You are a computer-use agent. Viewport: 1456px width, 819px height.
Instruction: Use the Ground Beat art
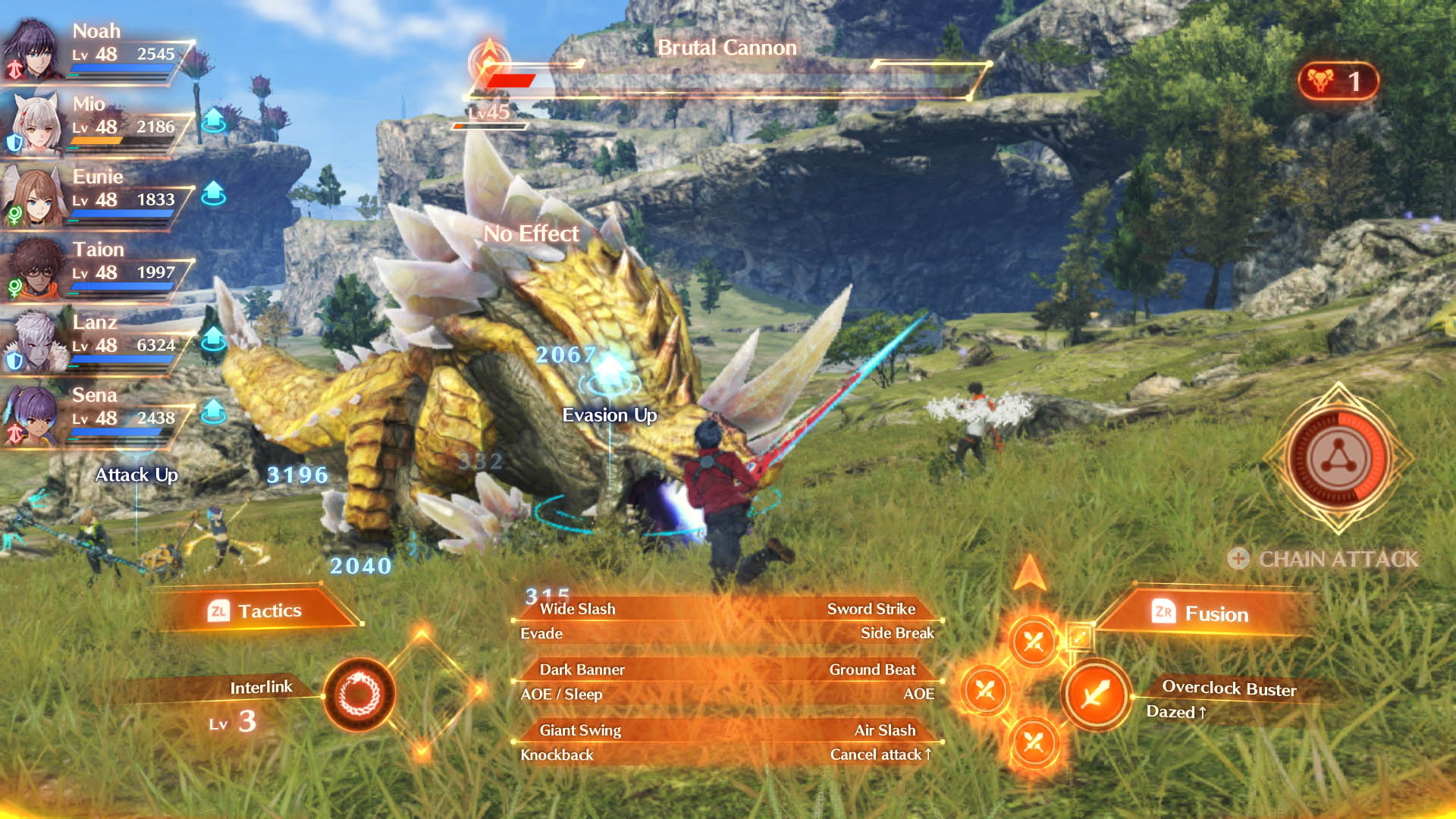[x=872, y=670]
